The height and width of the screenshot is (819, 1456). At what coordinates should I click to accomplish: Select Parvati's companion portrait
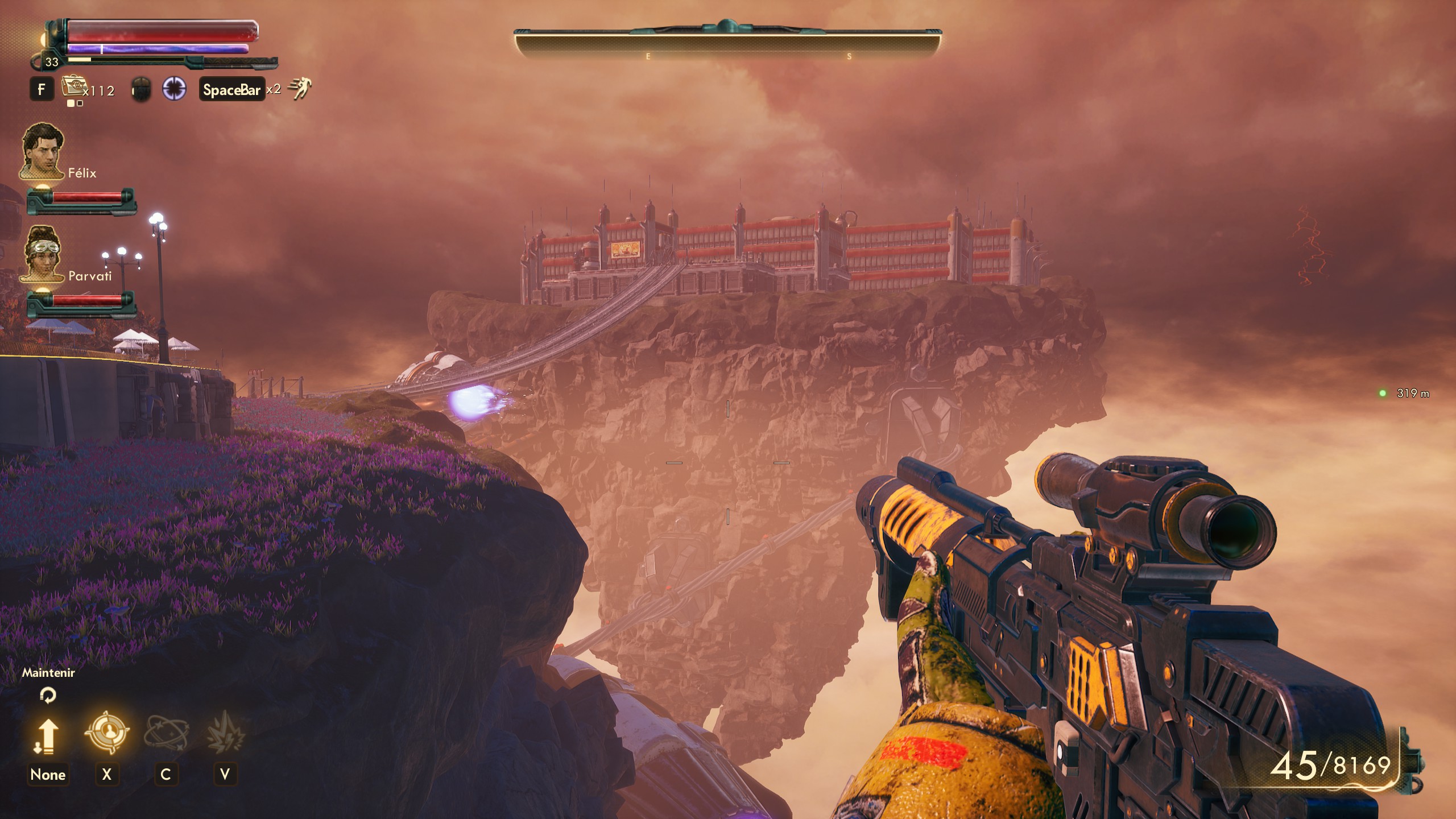(x=43, y=254)
